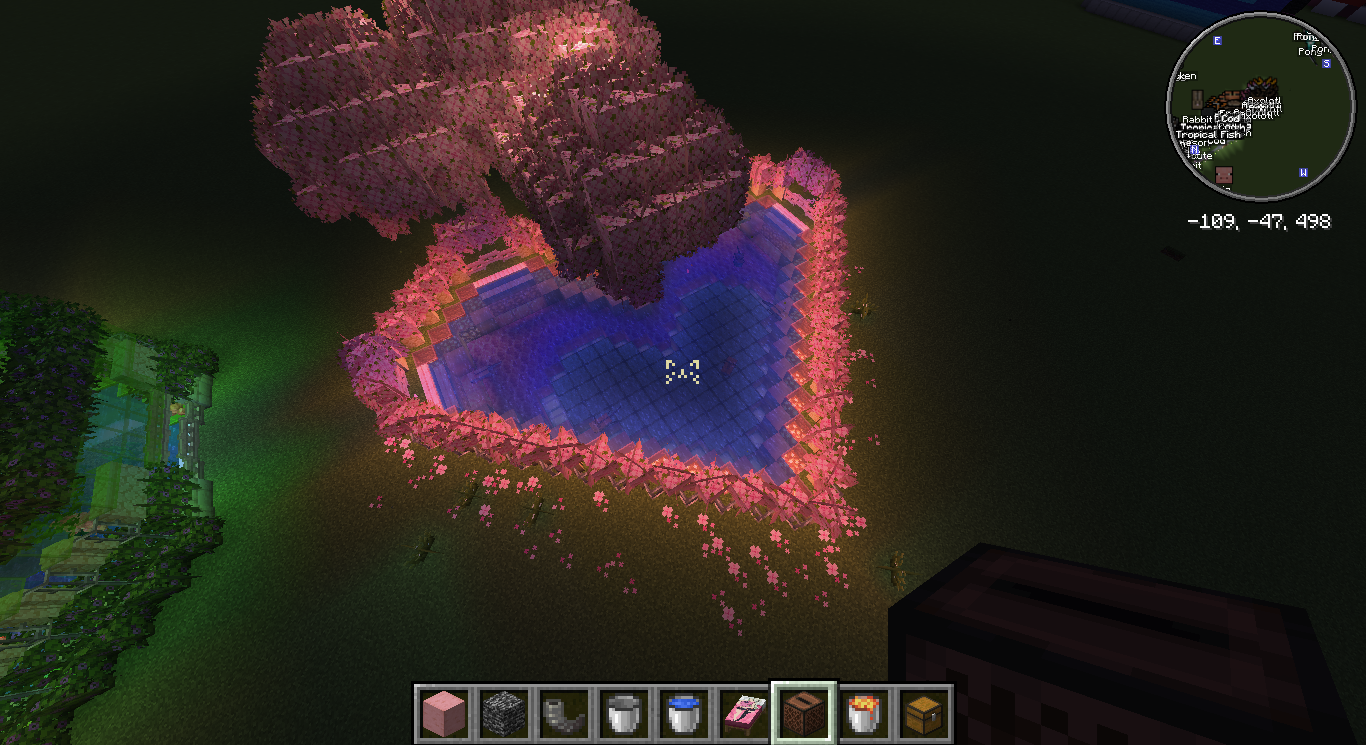1366x745 pixels.
Task: Click the highlighted jukebox slot
Action: [x=803, y=714]
